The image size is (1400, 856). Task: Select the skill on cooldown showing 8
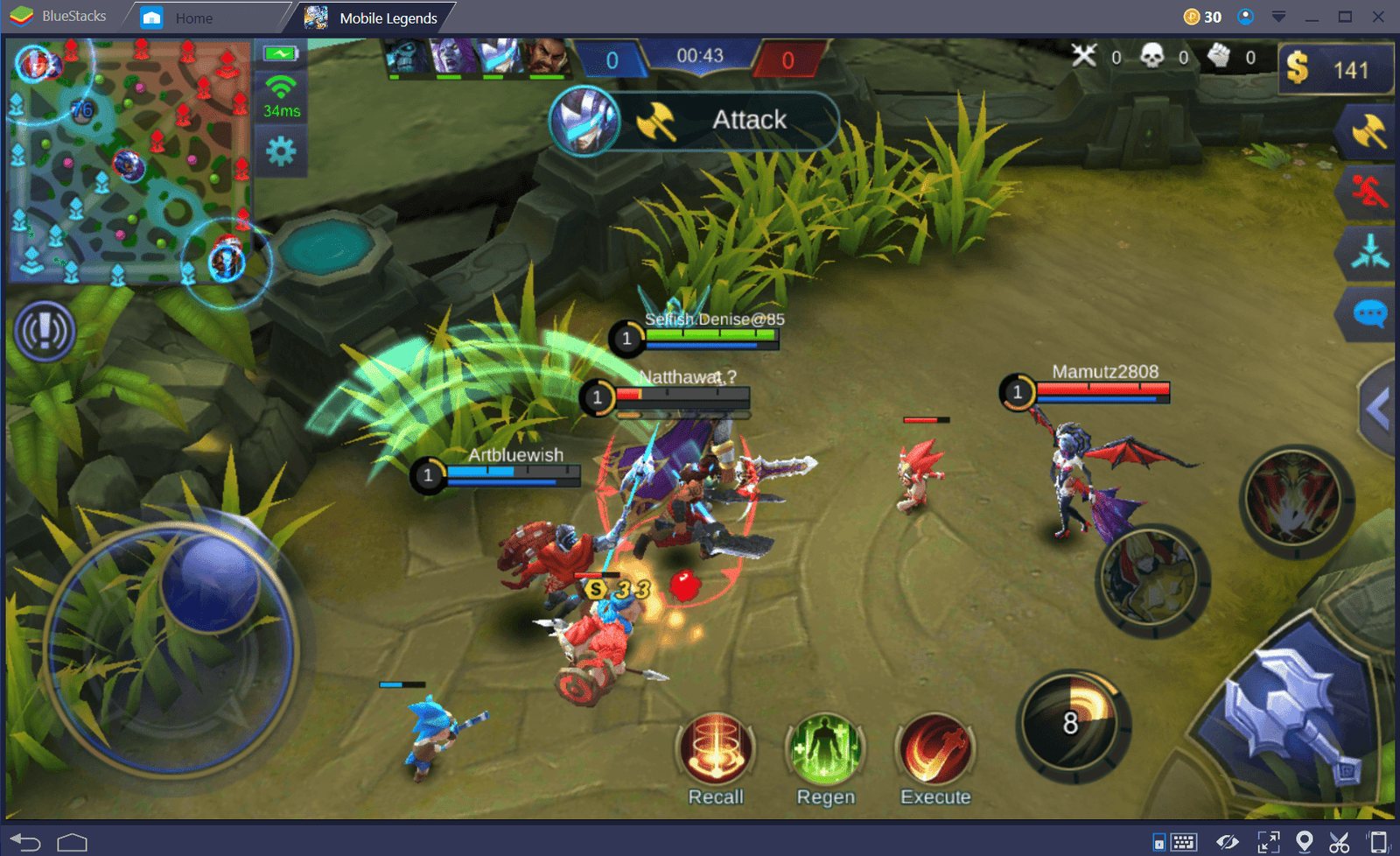pyautogui.click(x=1072, y=725)
